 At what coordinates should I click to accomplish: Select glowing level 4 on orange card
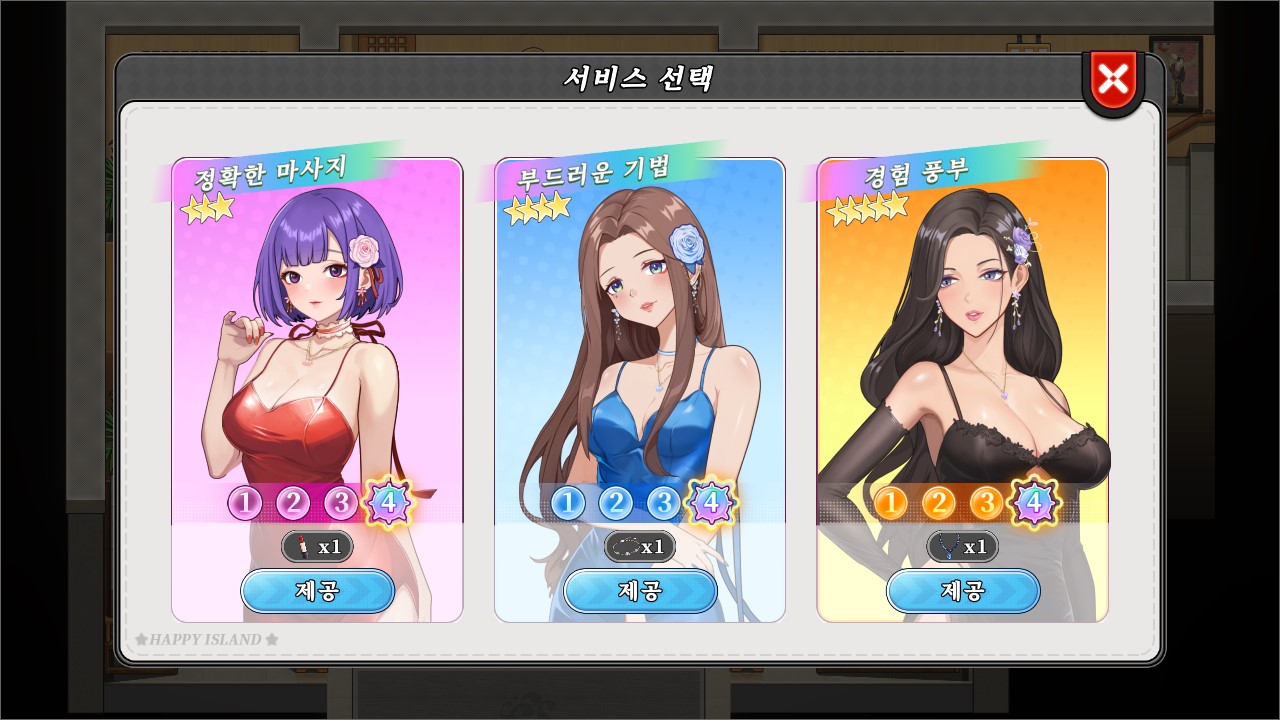click(1035, 502)
